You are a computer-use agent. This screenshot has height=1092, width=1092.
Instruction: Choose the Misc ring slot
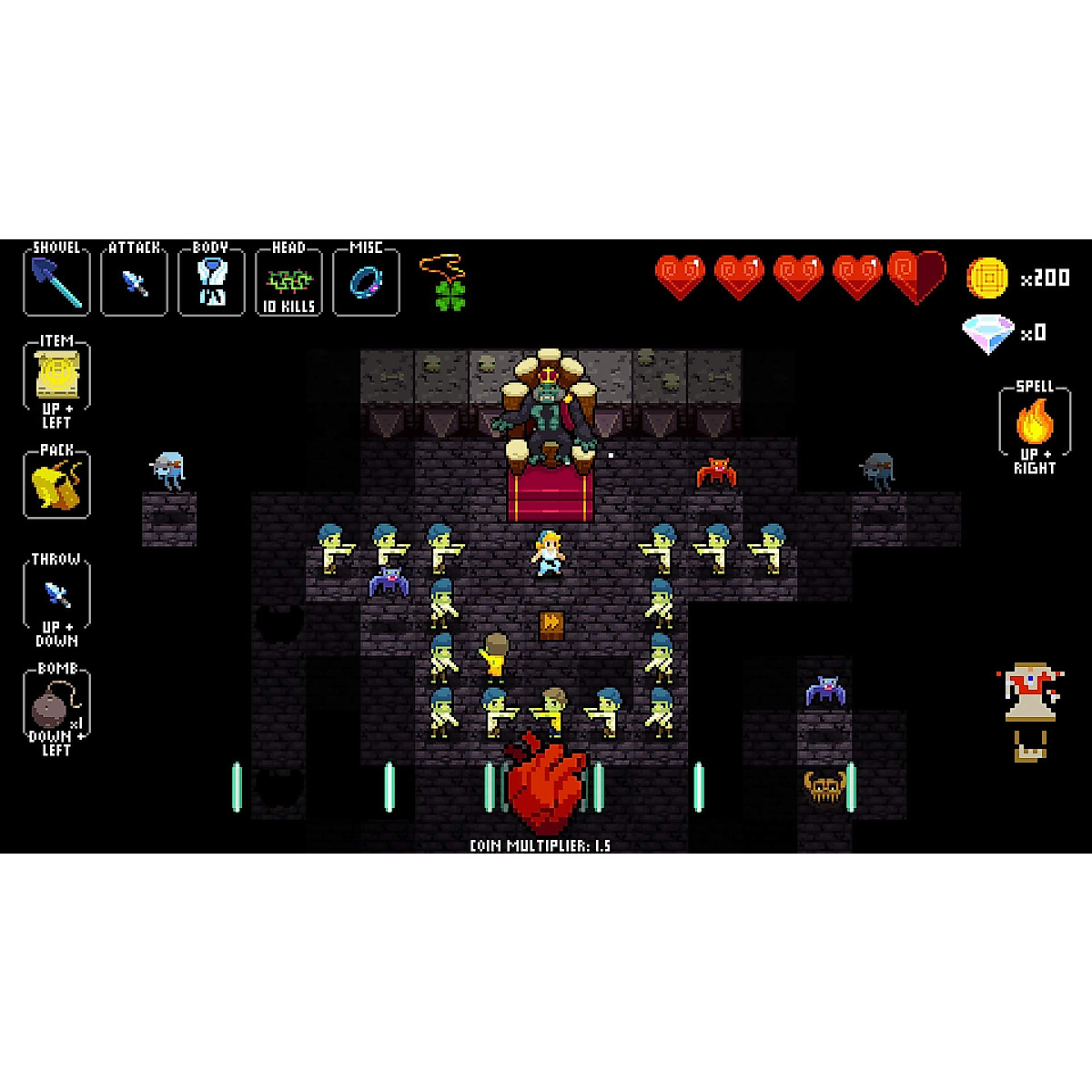tap(366, 282)
